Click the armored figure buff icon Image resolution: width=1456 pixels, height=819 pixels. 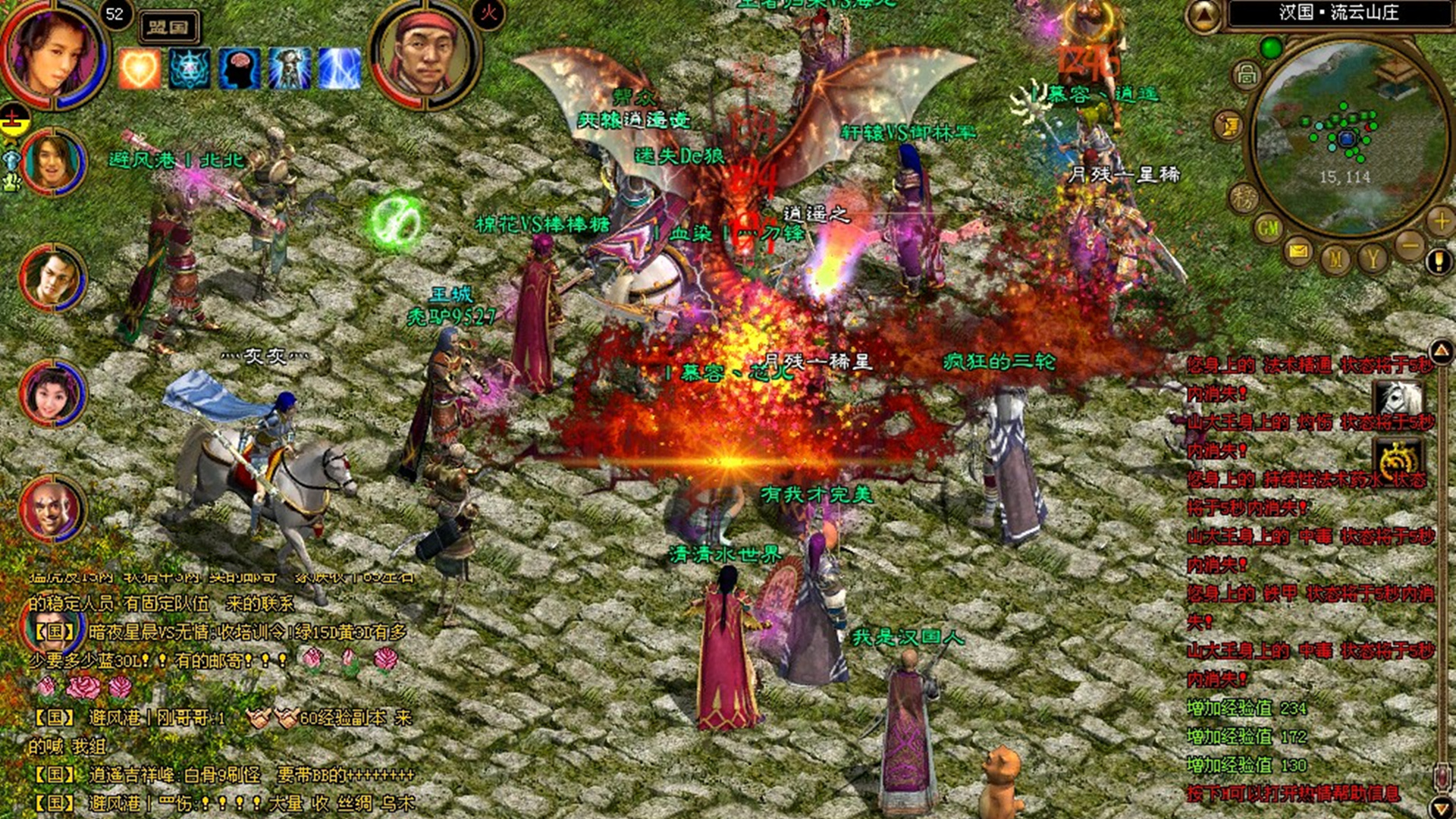tap(290, 69)
